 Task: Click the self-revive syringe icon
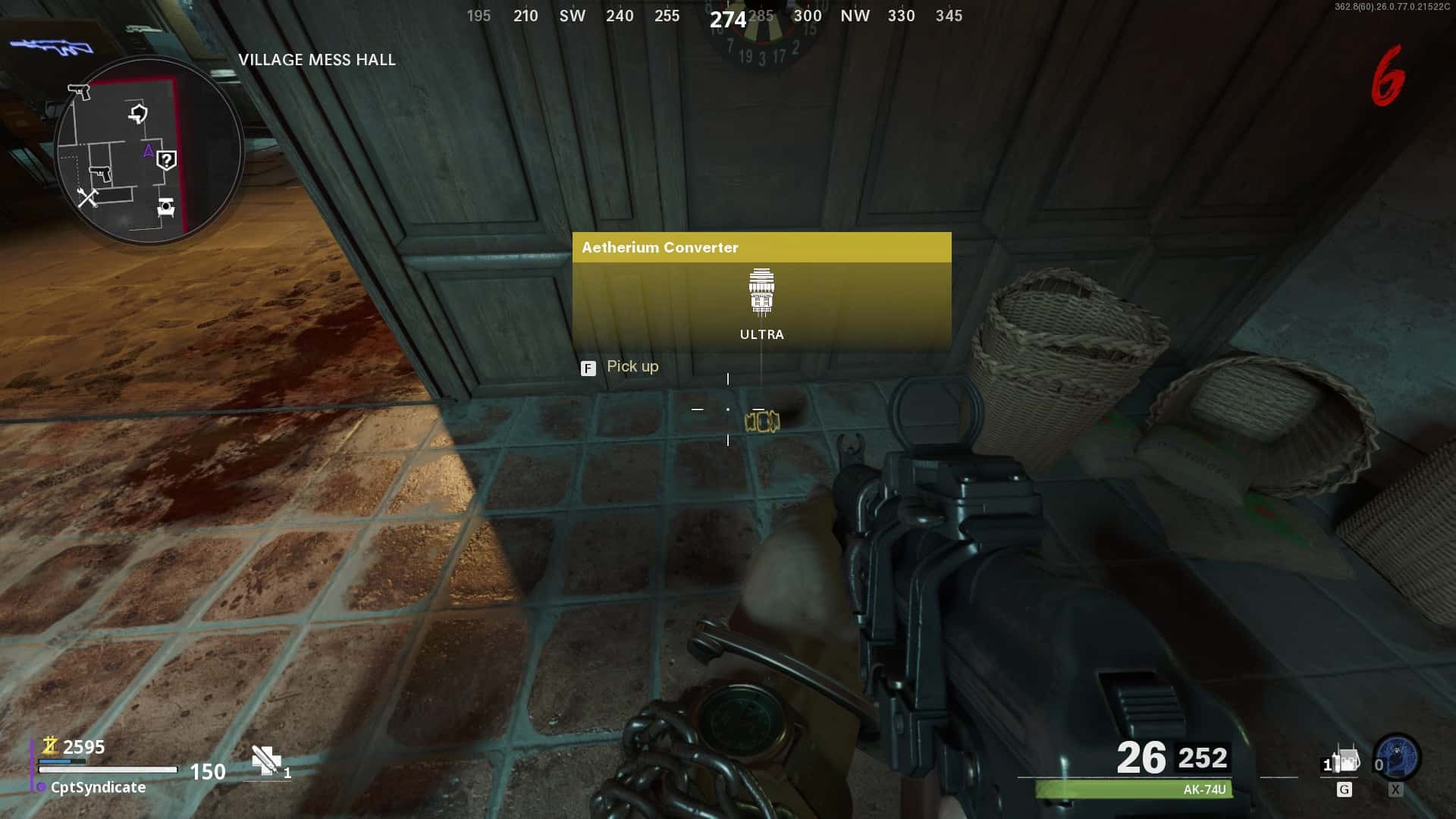(x=266, y=760)
